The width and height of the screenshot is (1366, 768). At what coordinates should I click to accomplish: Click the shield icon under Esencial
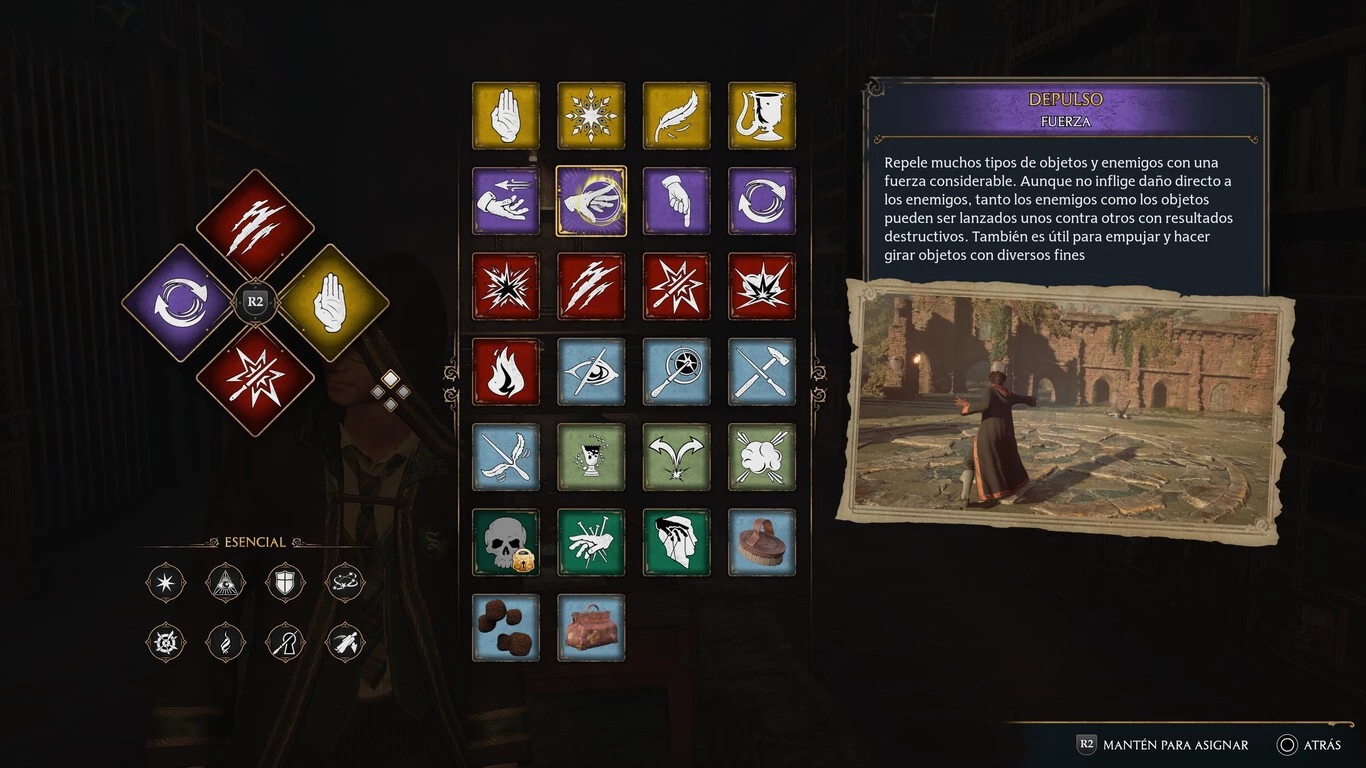point(285,582)
